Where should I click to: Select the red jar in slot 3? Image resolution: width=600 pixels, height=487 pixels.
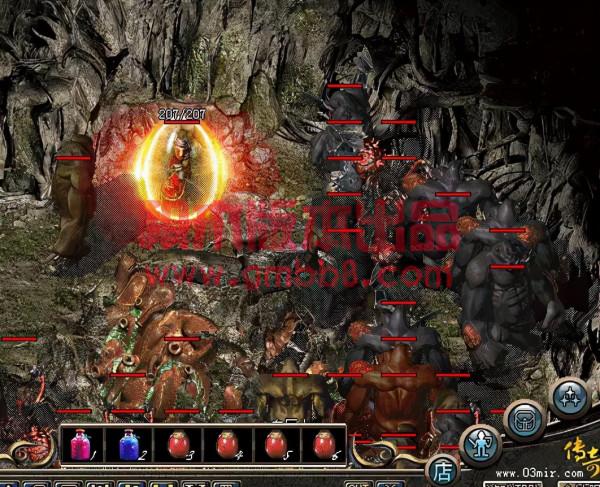coord(177,445)
